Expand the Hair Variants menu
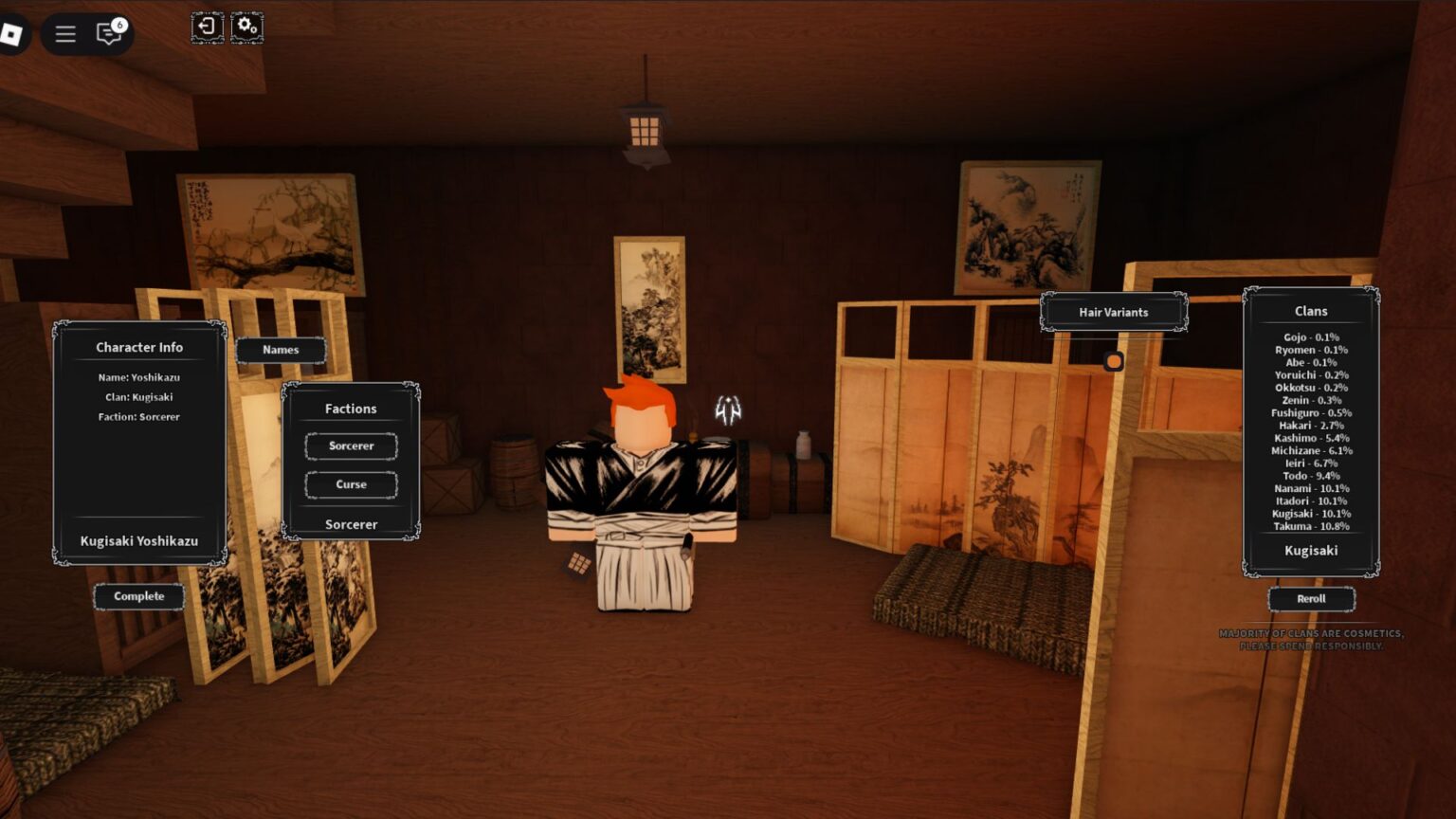 click(1113, 312)
